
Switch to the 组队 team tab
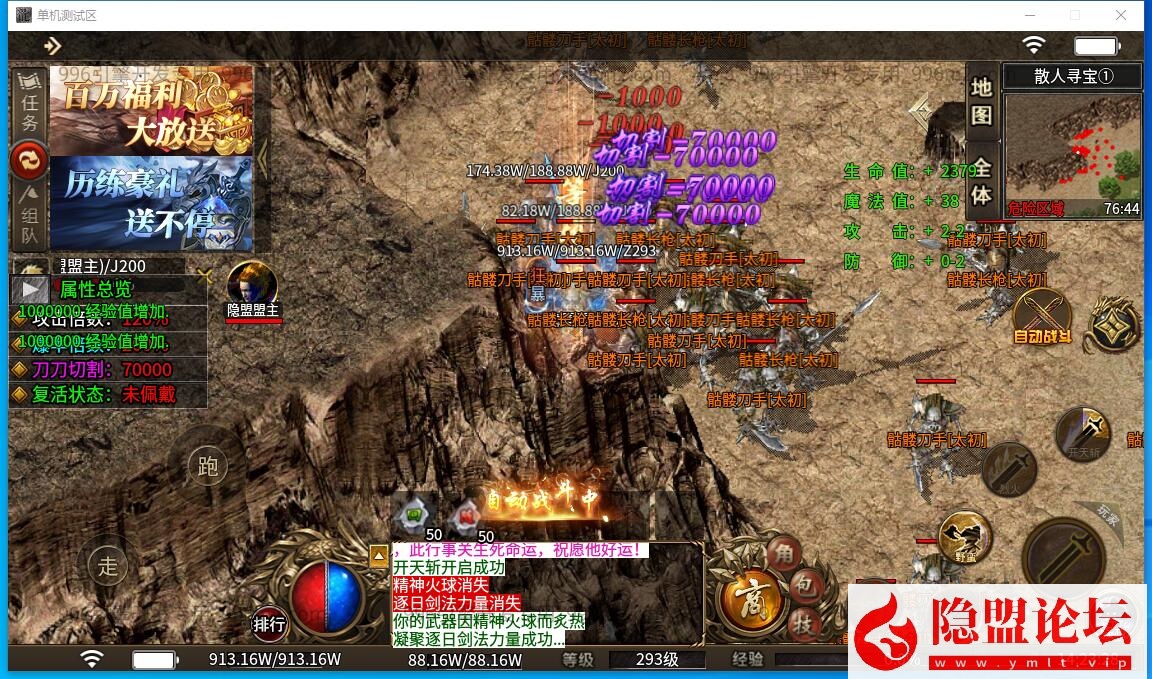point(30,215)
